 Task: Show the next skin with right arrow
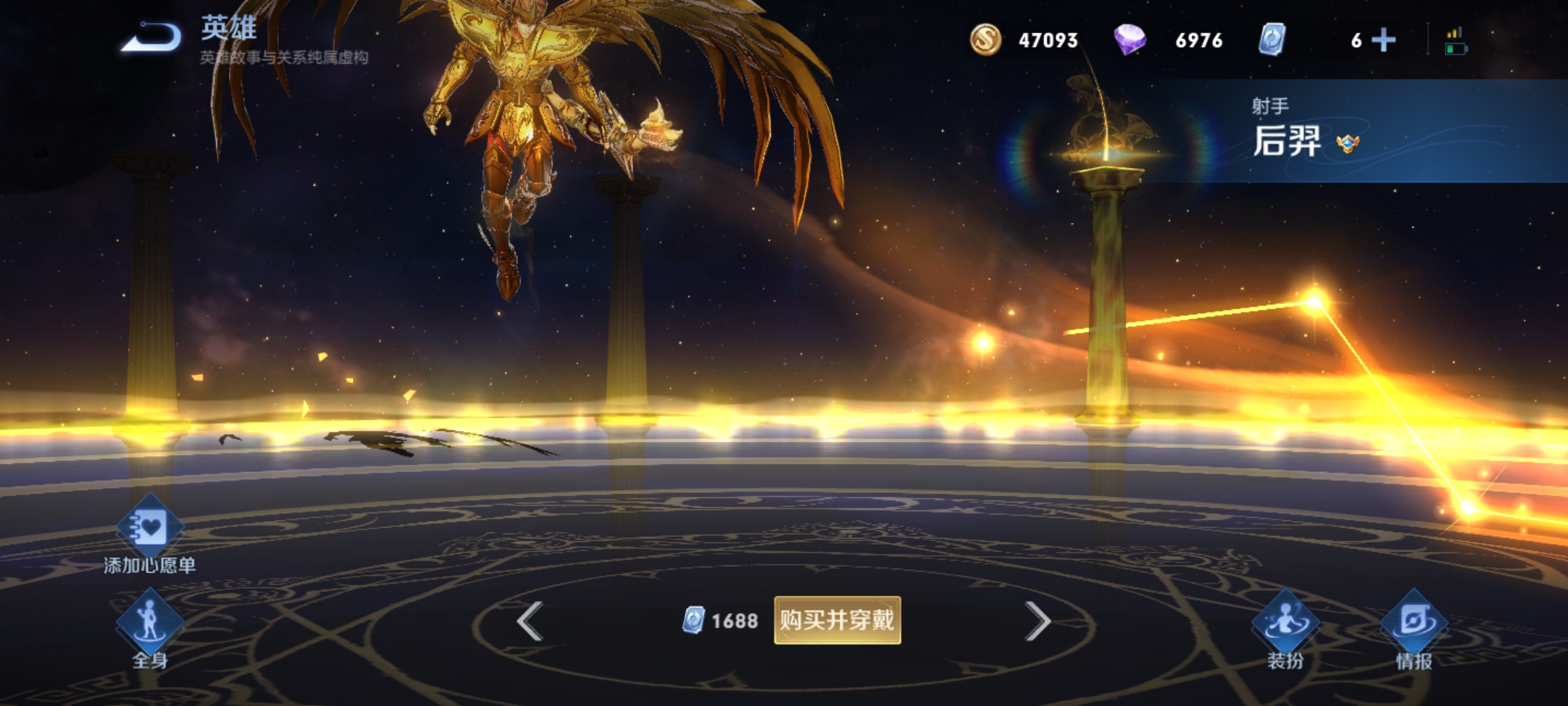pos(1037,621)
